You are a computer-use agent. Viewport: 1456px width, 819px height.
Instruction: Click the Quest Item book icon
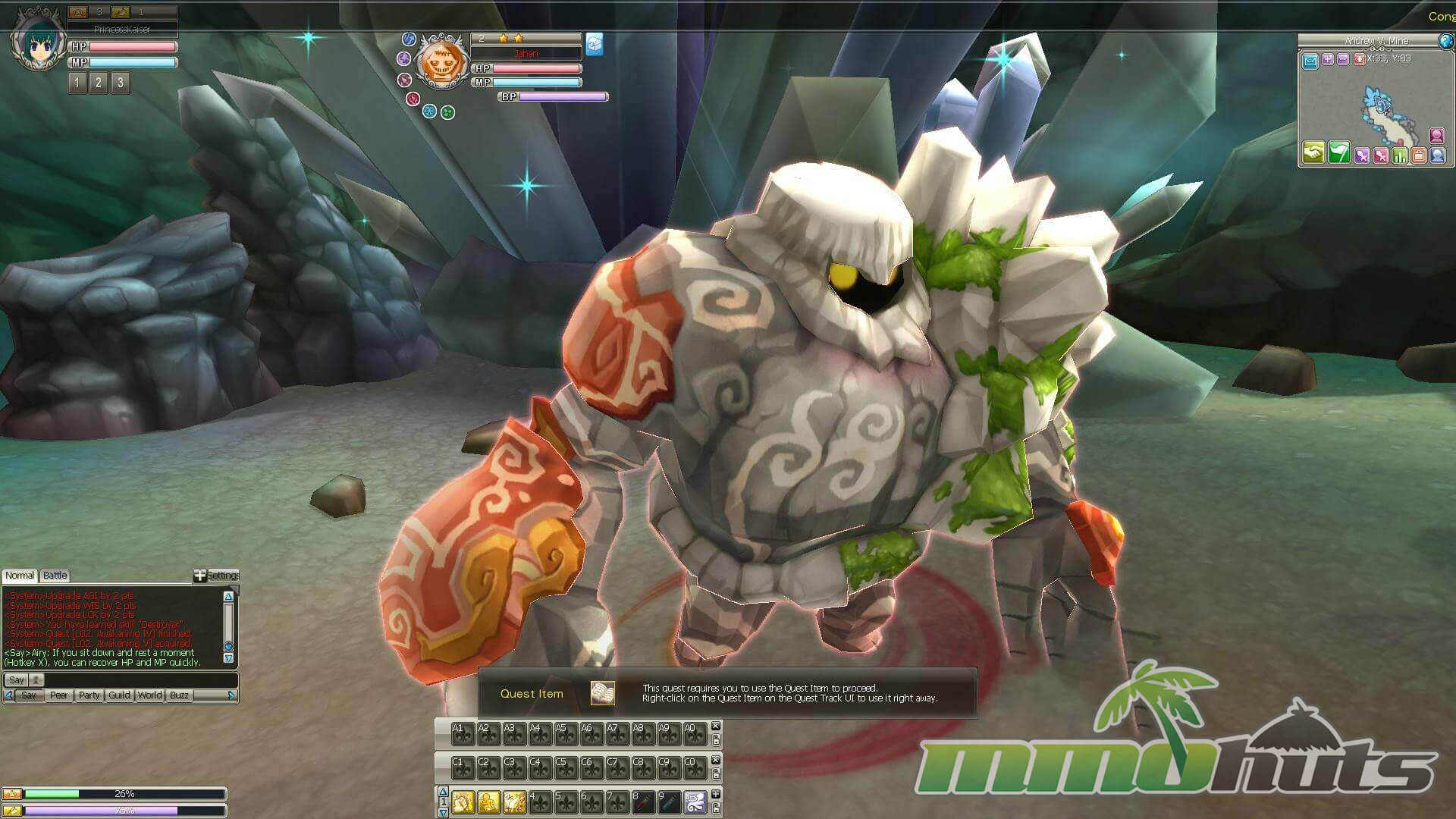coord(602,693)
